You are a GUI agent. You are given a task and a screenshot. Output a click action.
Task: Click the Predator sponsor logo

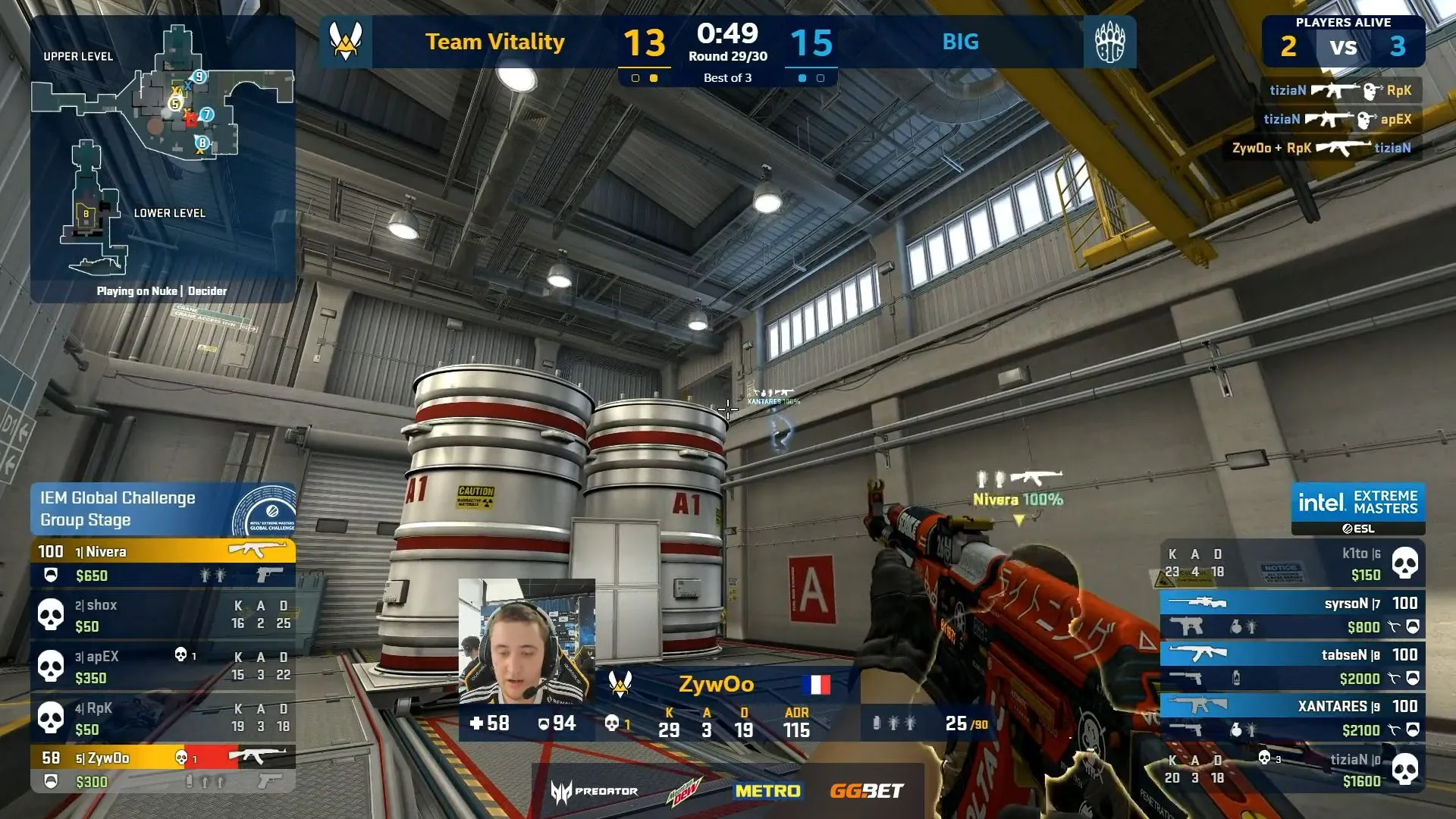tap(595, 791)
